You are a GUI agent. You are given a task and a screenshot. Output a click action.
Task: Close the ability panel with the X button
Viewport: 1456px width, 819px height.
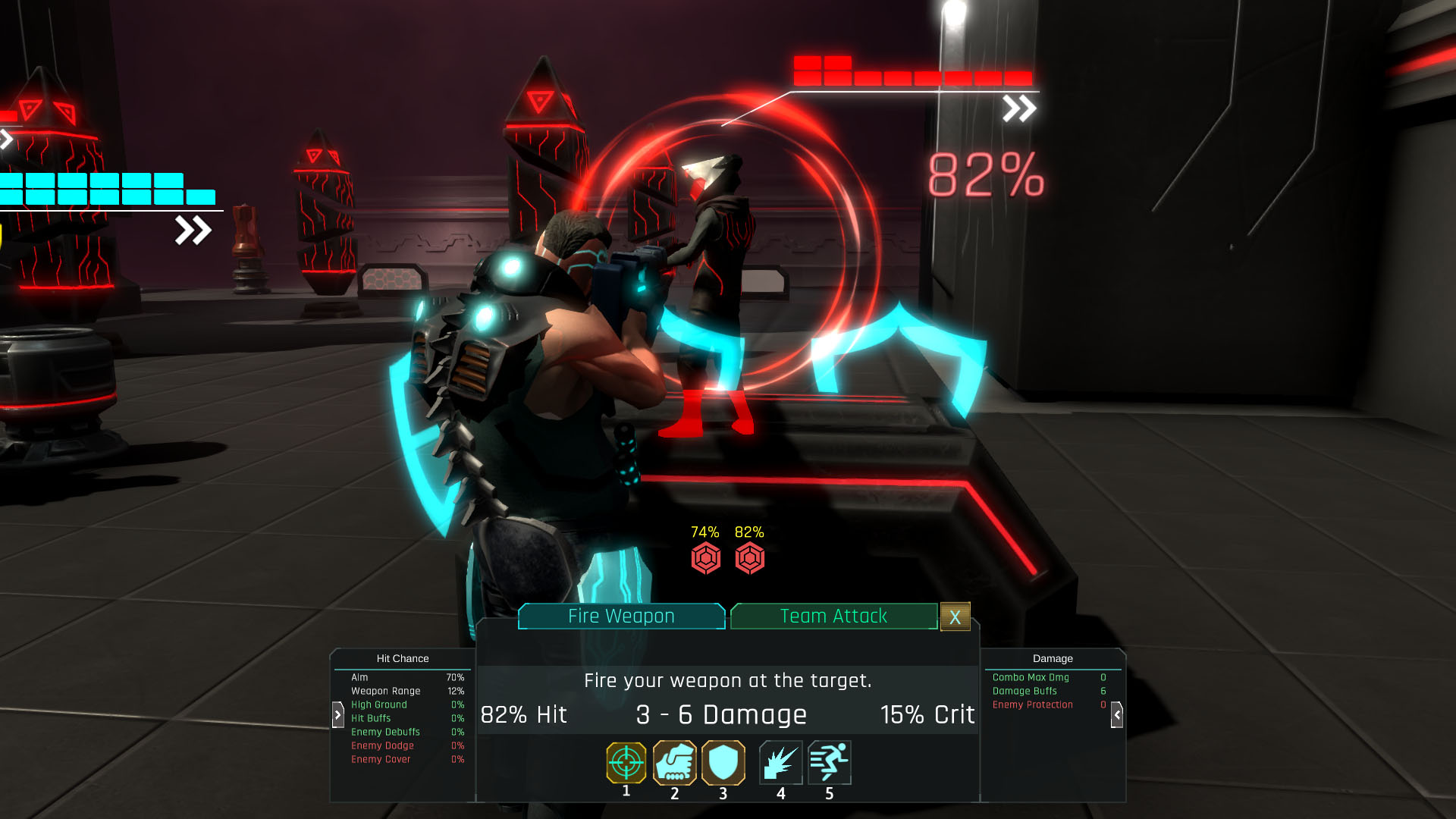955,617
